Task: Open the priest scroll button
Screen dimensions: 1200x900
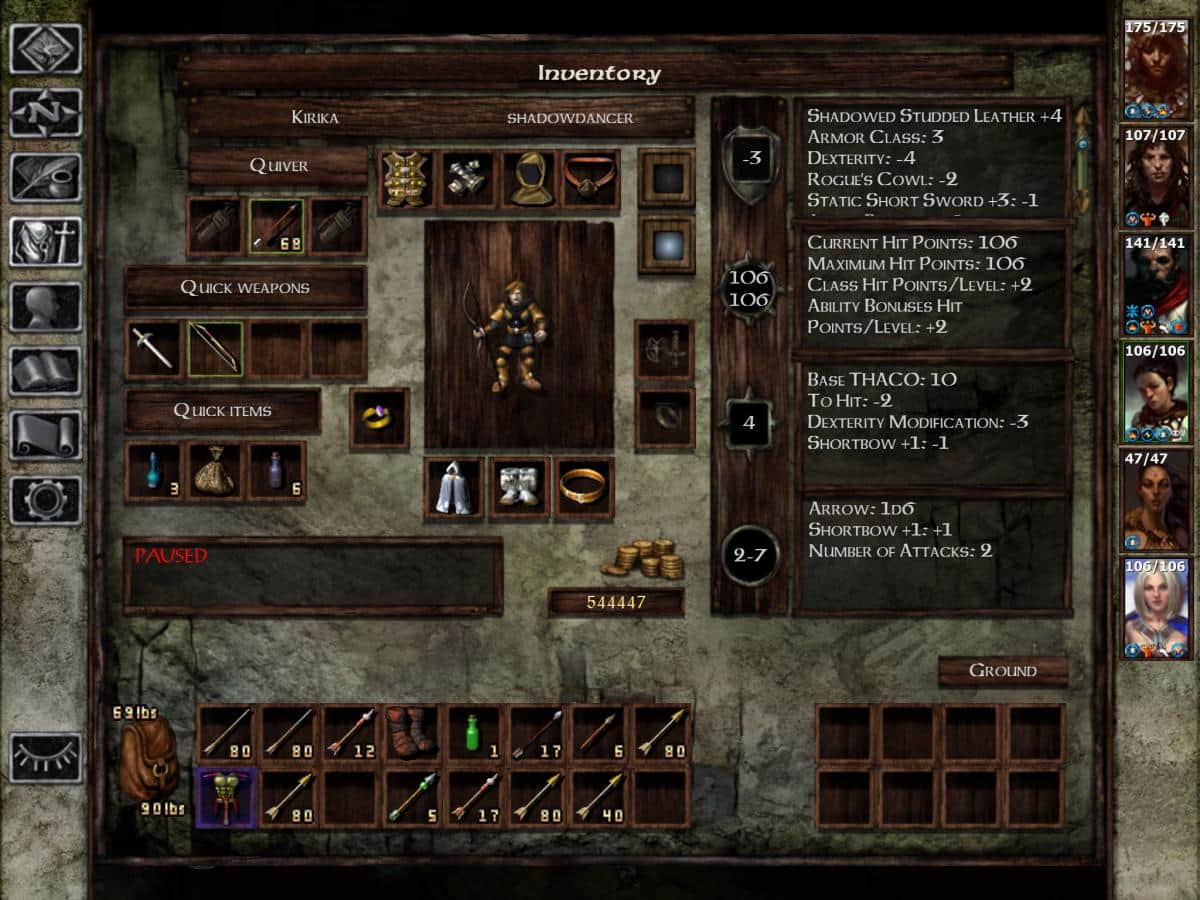Action: [x=45, y=435]
